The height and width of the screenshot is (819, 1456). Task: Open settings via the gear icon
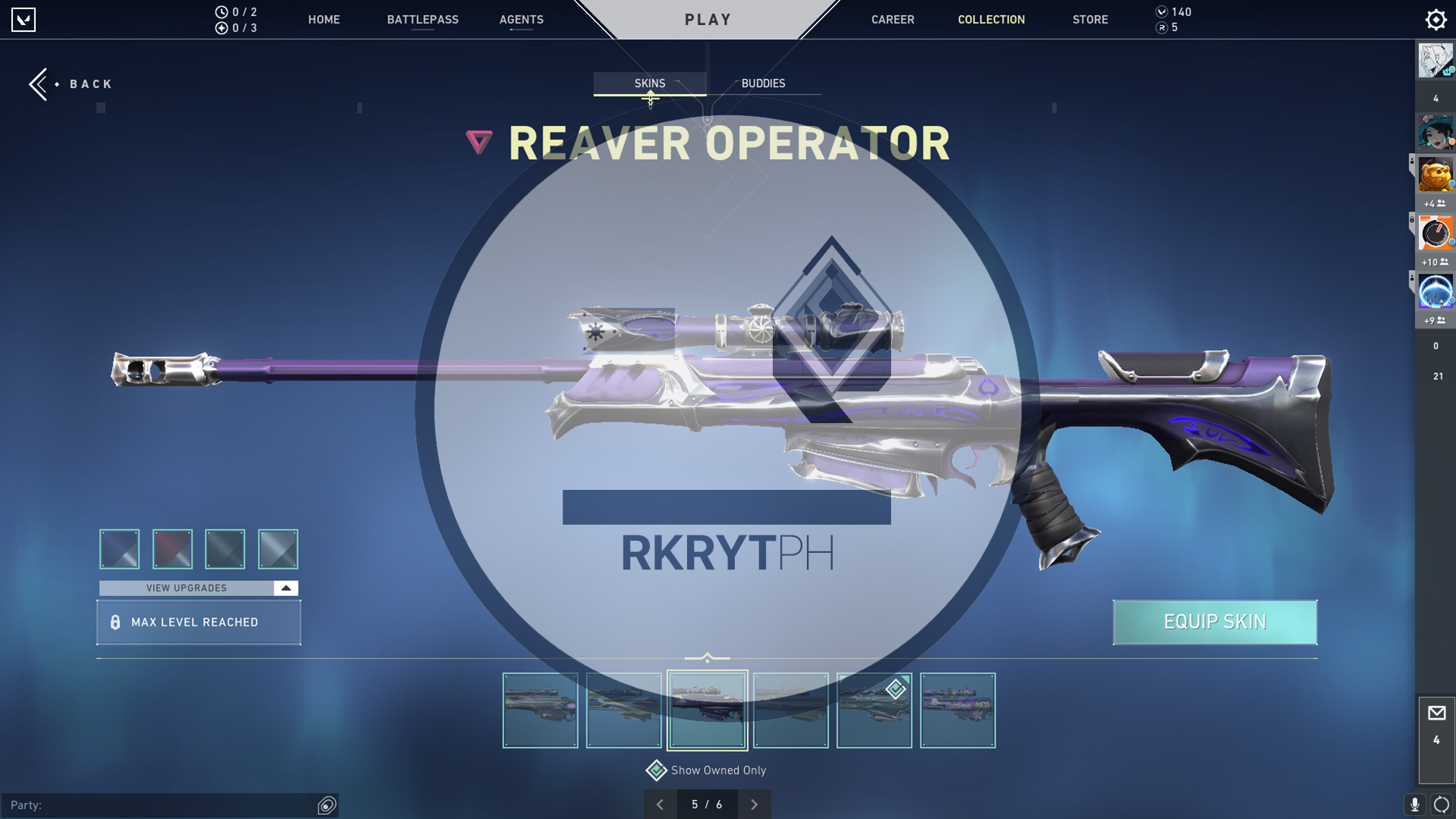coord(1436,20)
